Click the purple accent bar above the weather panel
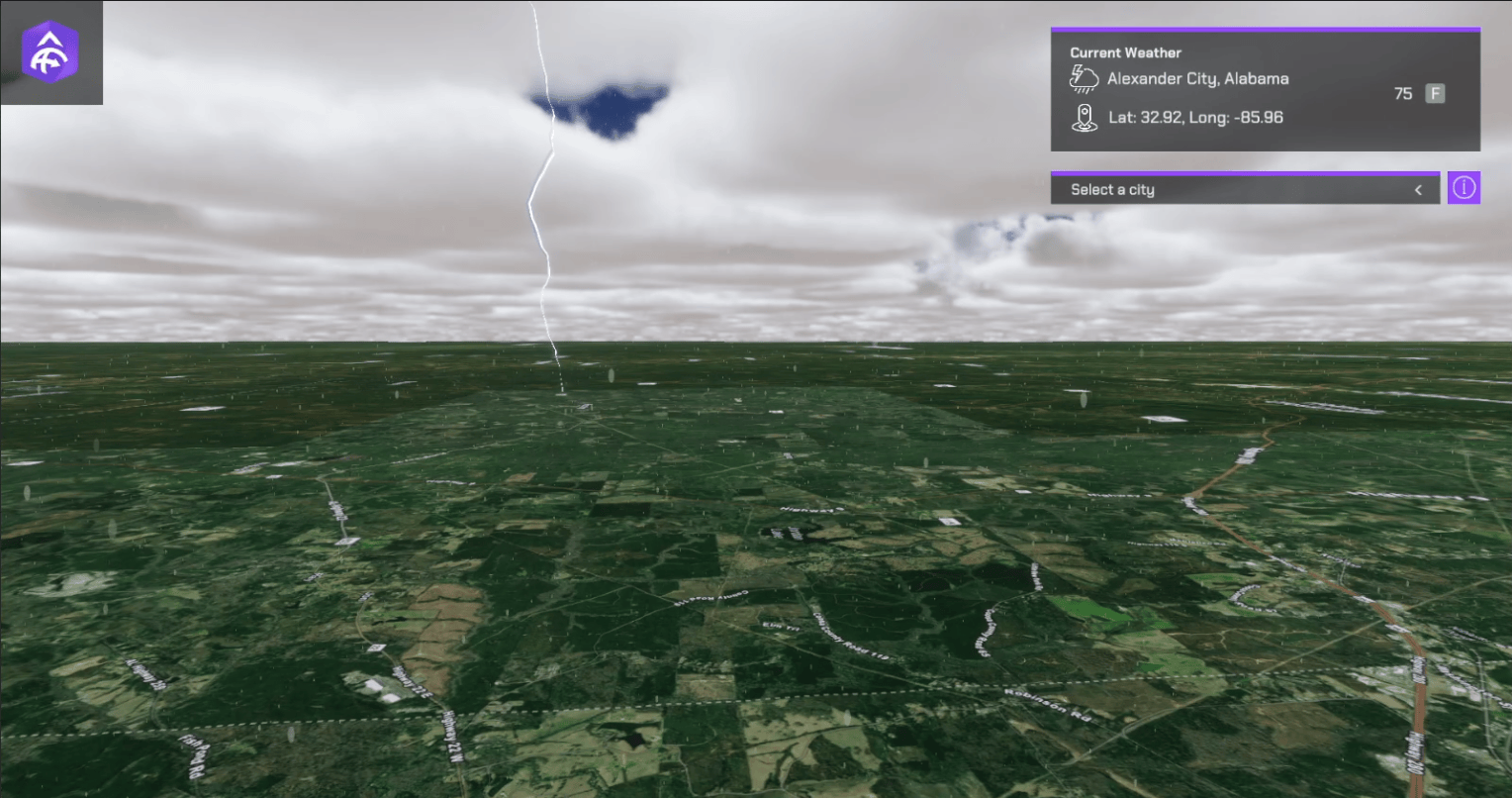The height and width of the screenshot is (798, 1512). coord(1265,30)
